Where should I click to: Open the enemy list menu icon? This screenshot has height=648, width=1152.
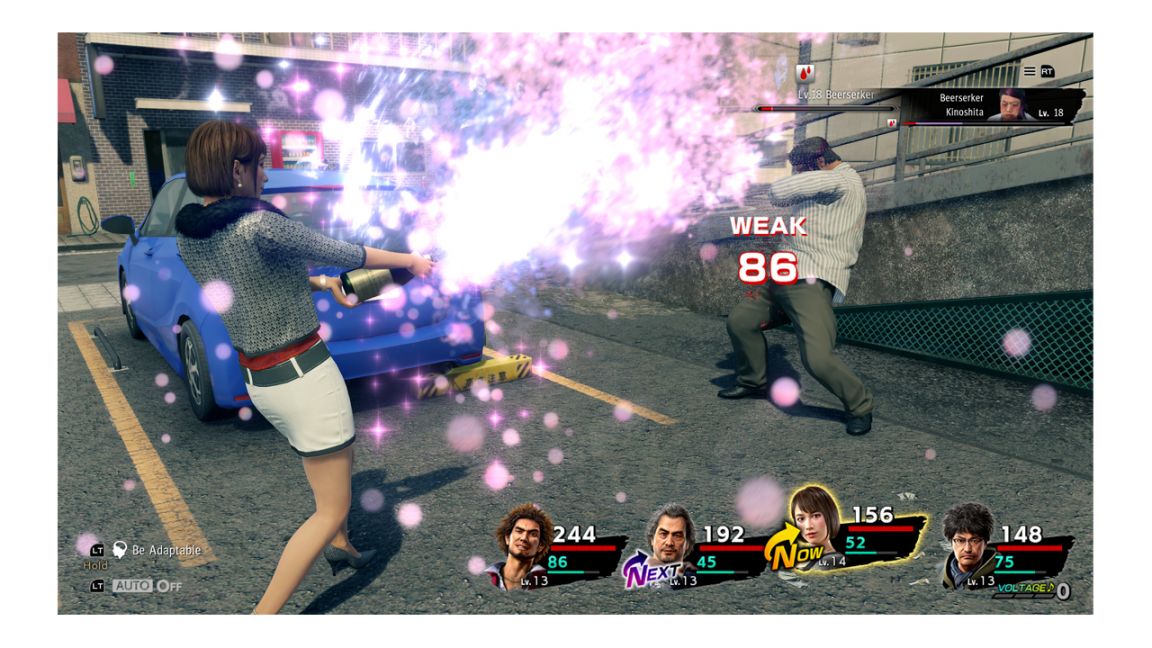(x=1029, y=72)
